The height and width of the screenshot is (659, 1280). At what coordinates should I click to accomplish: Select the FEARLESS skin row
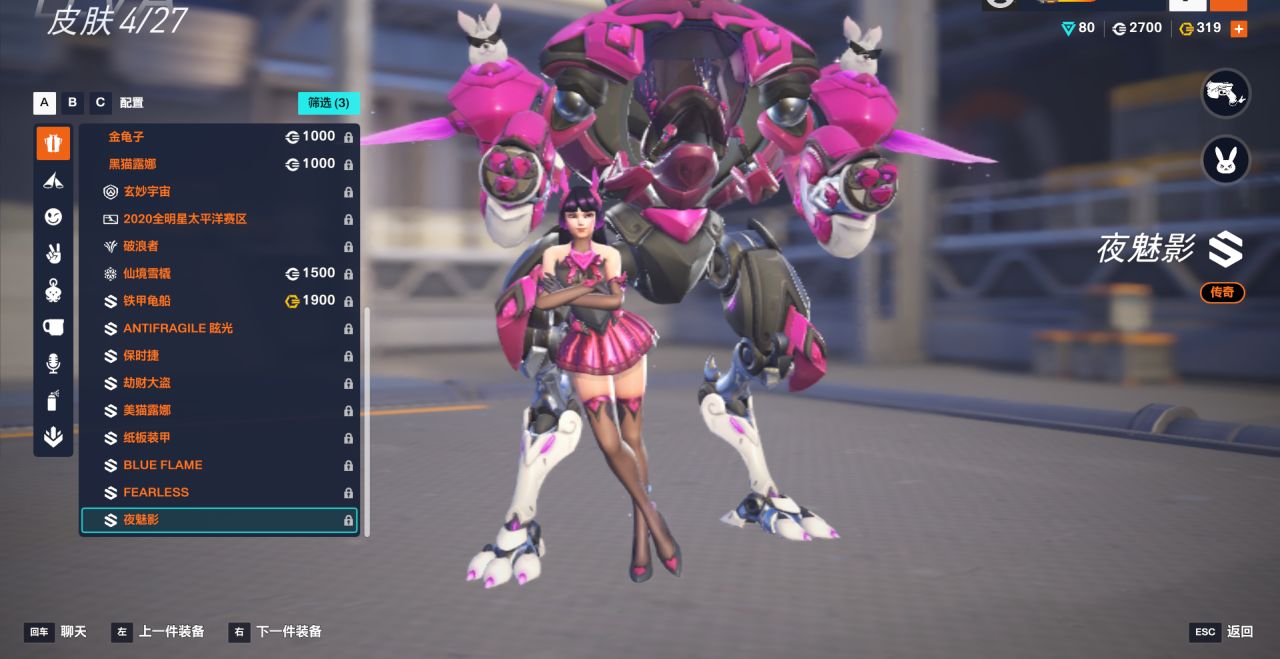pyautogui.click(x=219, y=492)
